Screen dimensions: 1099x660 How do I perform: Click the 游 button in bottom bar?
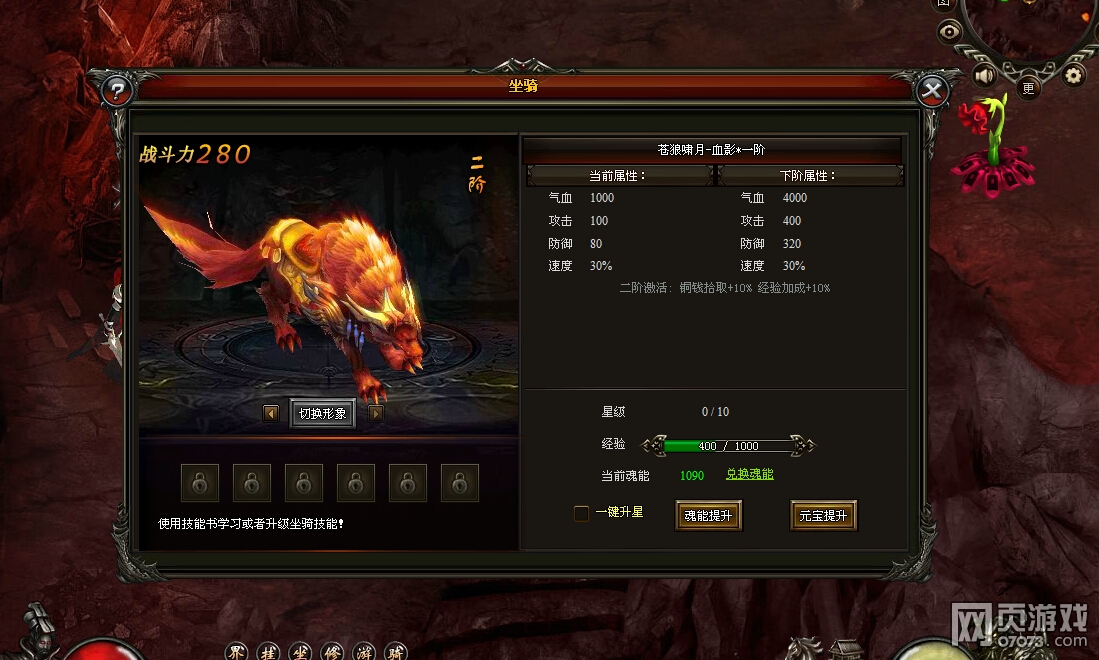(x=364, y=653)
